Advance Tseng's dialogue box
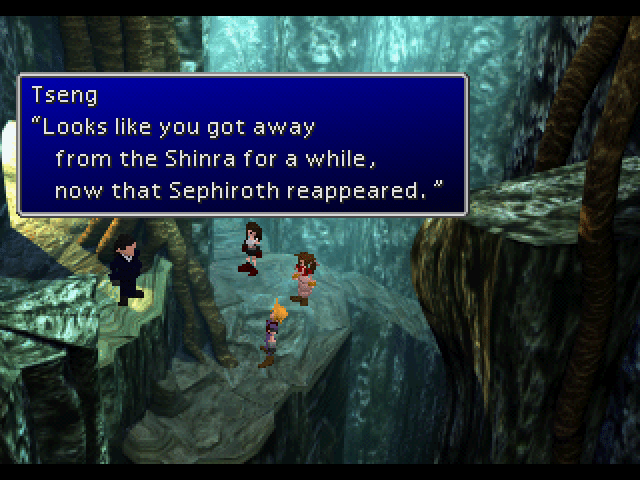Screen dimensions: 640x480 pyautogui.click(x=242, y=144)
